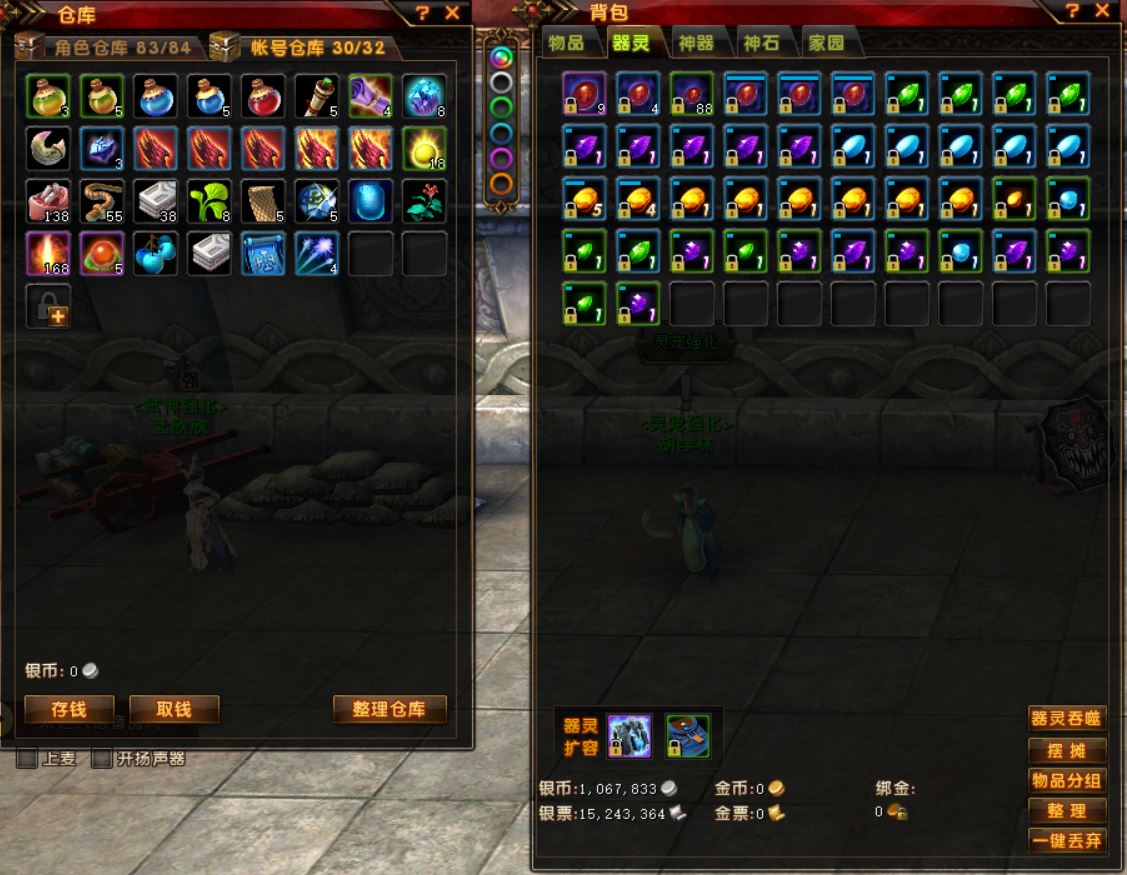Click the 一键丢弃 discard-all button
The width and height of the screenshot is (1127, 875).
click(1066, 841)
